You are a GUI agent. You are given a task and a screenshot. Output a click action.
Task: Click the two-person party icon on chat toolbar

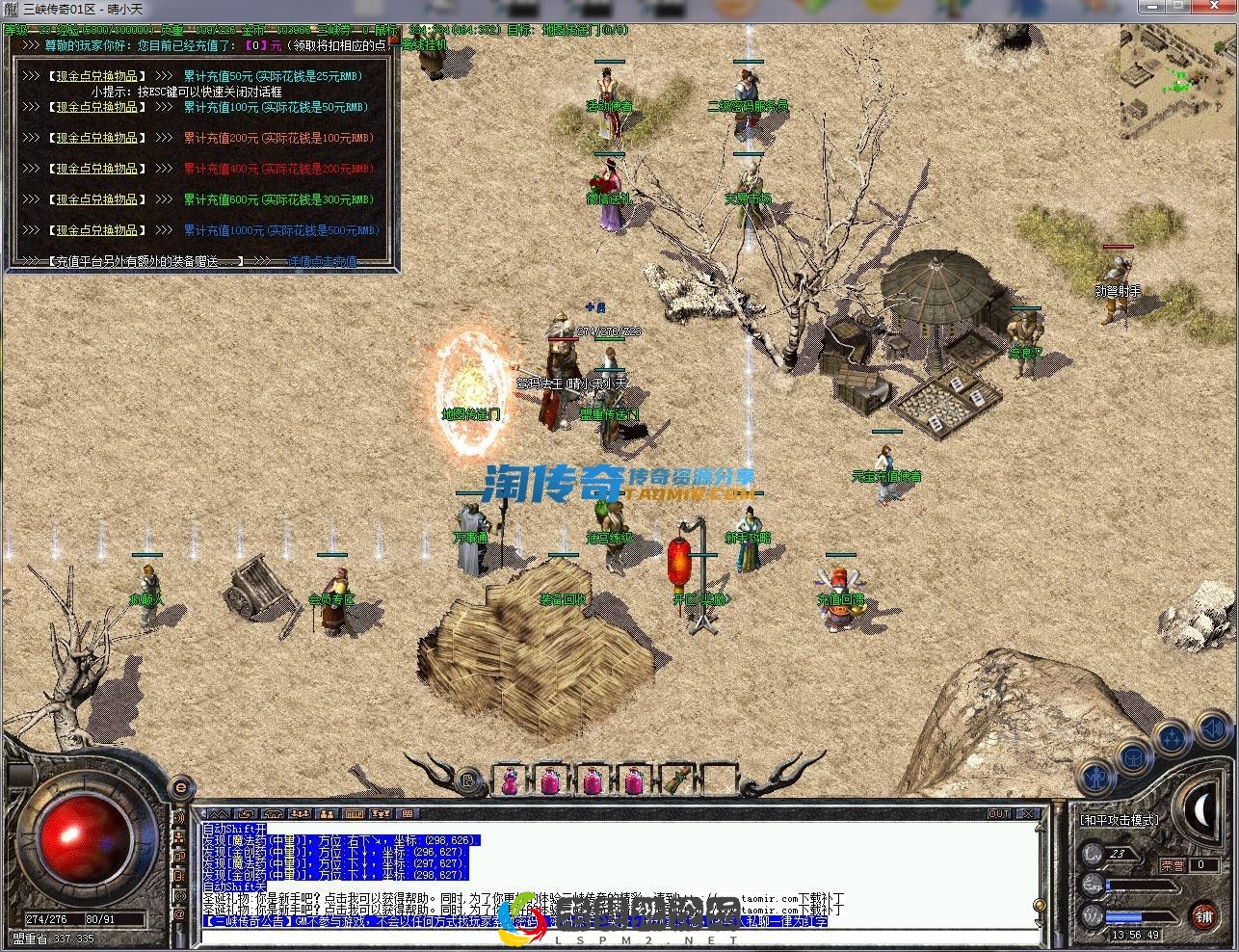tap(327, 814)
